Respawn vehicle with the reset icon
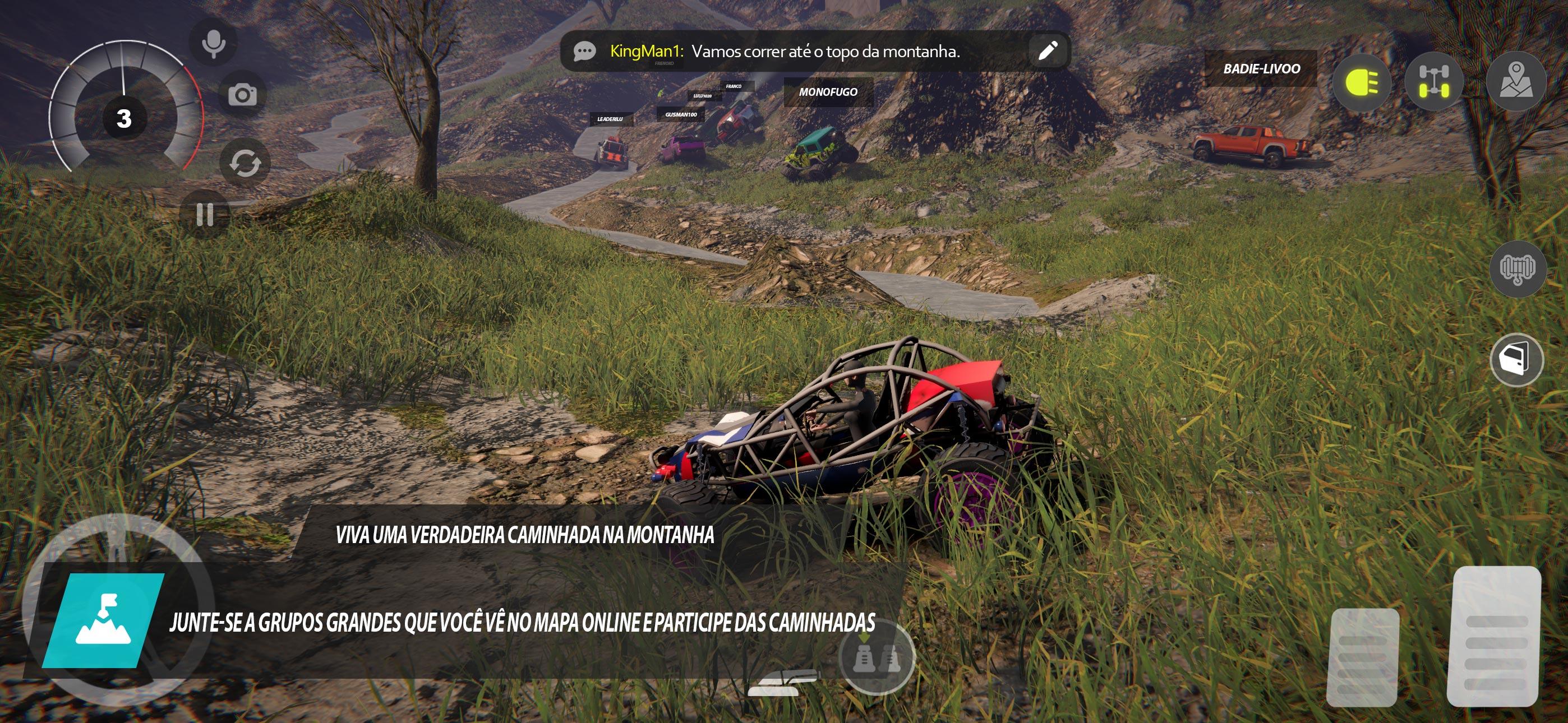This screenshot has height=723, width=1568. coord(246,162)
